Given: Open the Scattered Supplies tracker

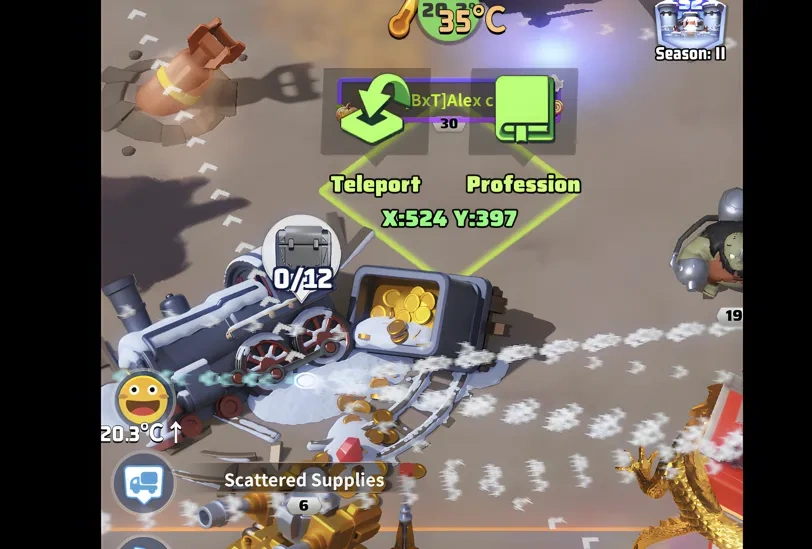Looking at the screenshot, I should (303, 481).
